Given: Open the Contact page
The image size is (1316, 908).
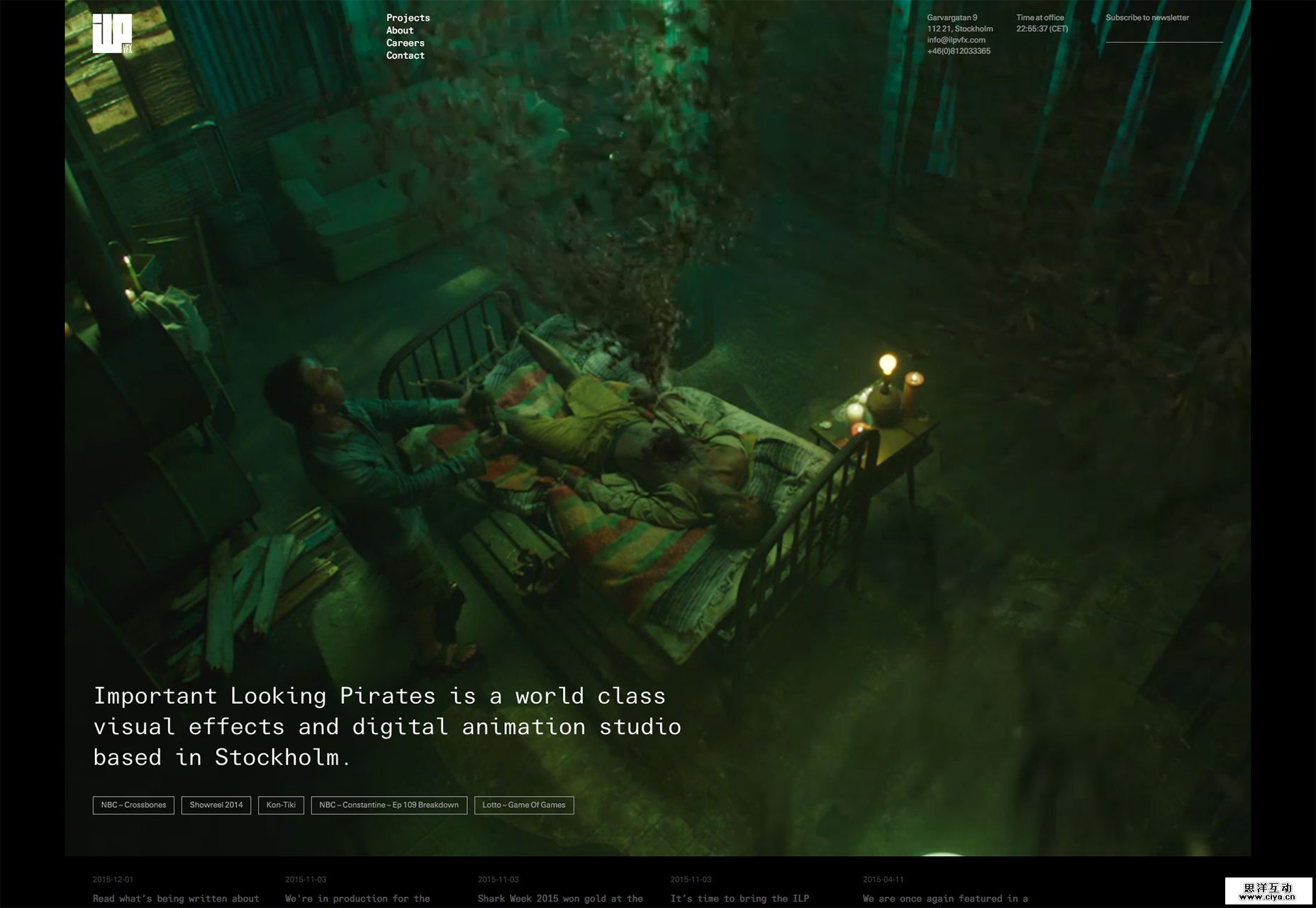Looking at the screenshot, I should click(x=405, y=55).
